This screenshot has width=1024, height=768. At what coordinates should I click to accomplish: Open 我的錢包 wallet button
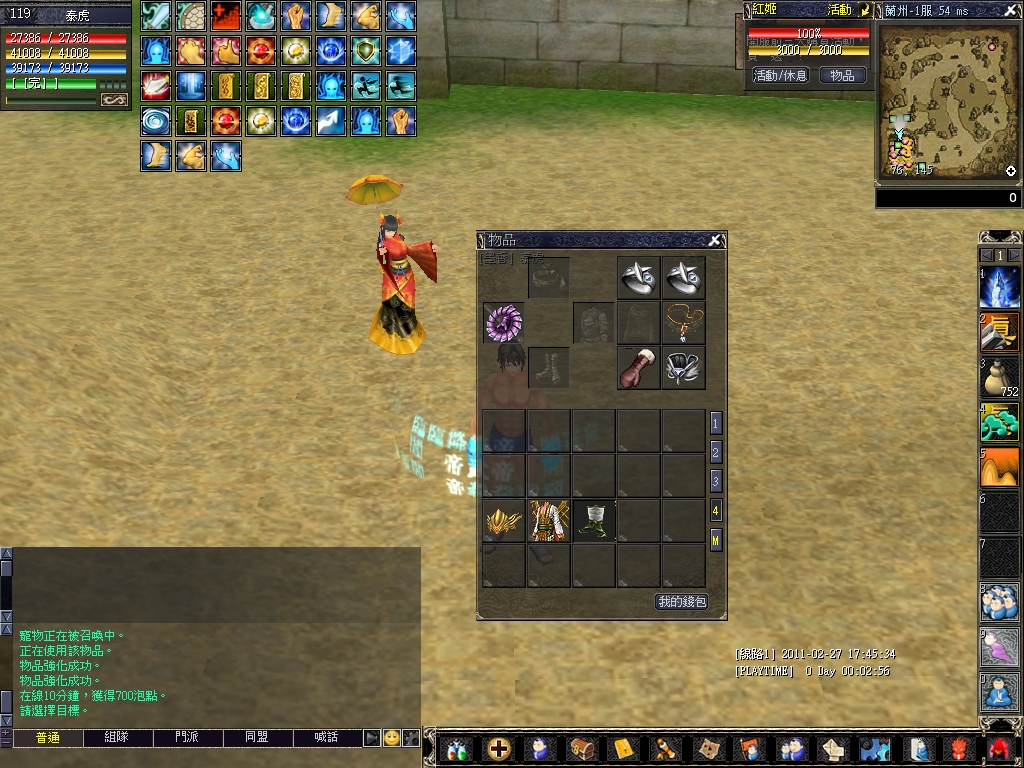coord(682,601)
